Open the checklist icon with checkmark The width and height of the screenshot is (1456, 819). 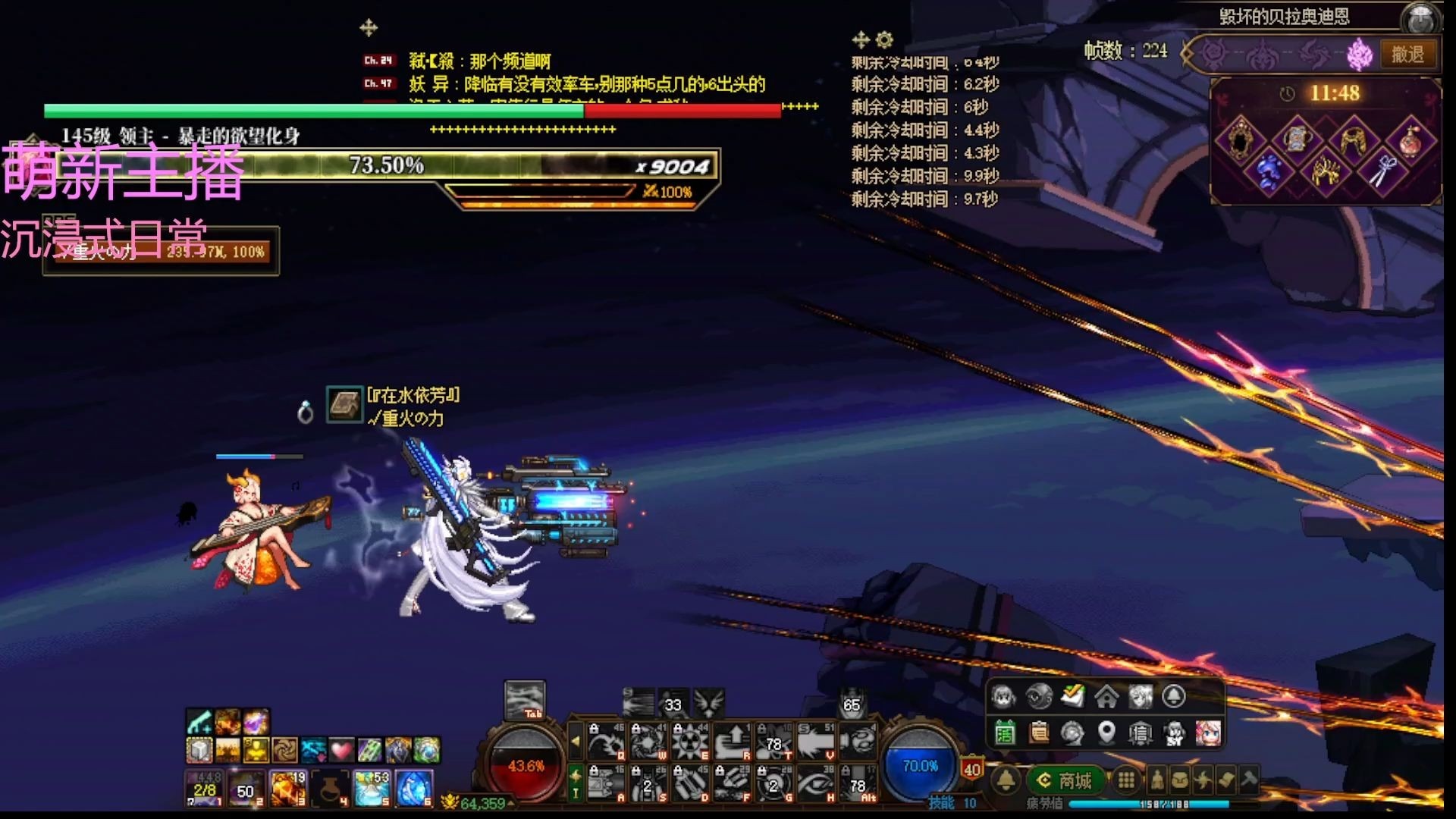click(1072, 695)
